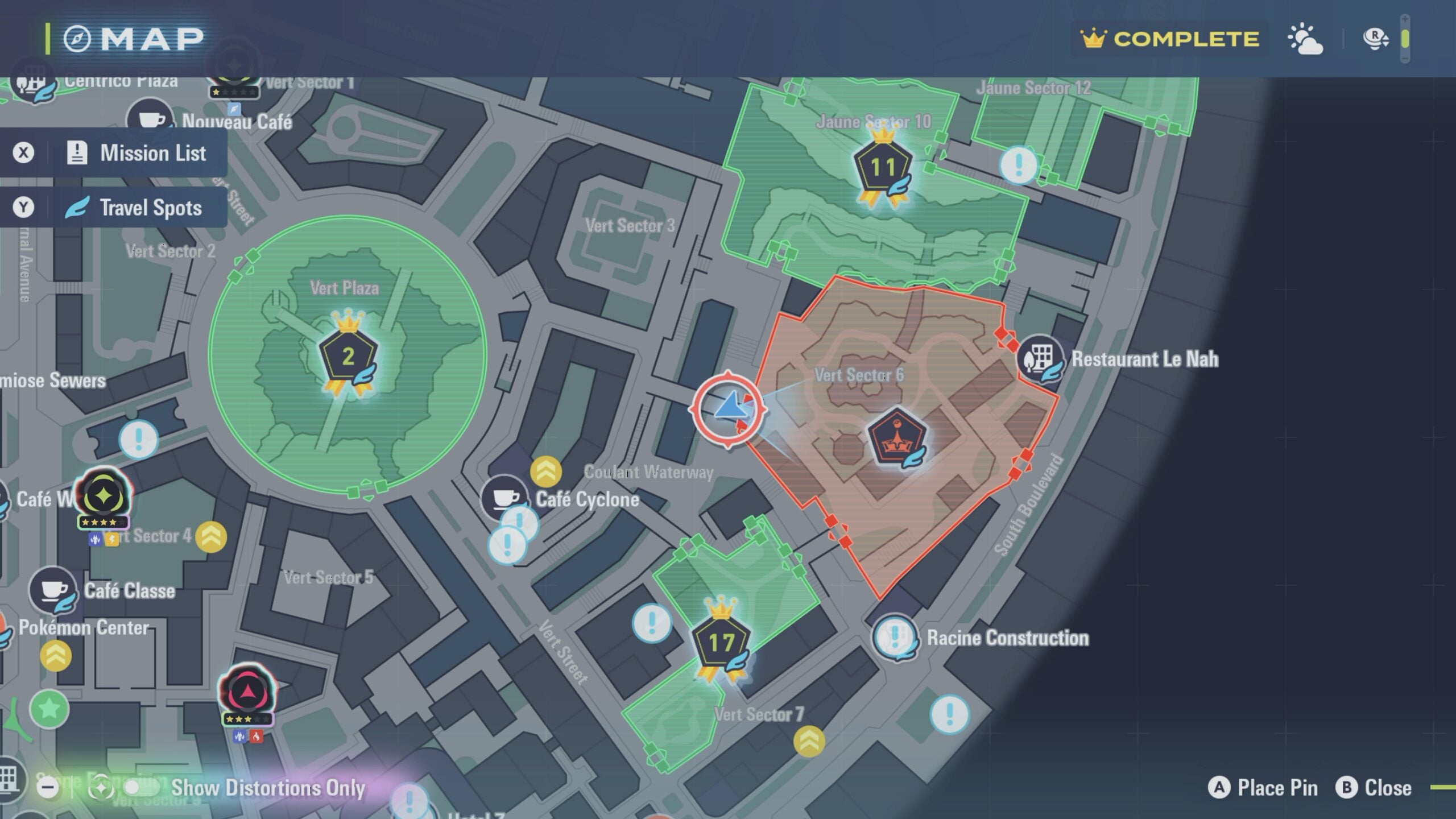Click the yellow chevron marker near Vert Sector 7

[809, 741]
